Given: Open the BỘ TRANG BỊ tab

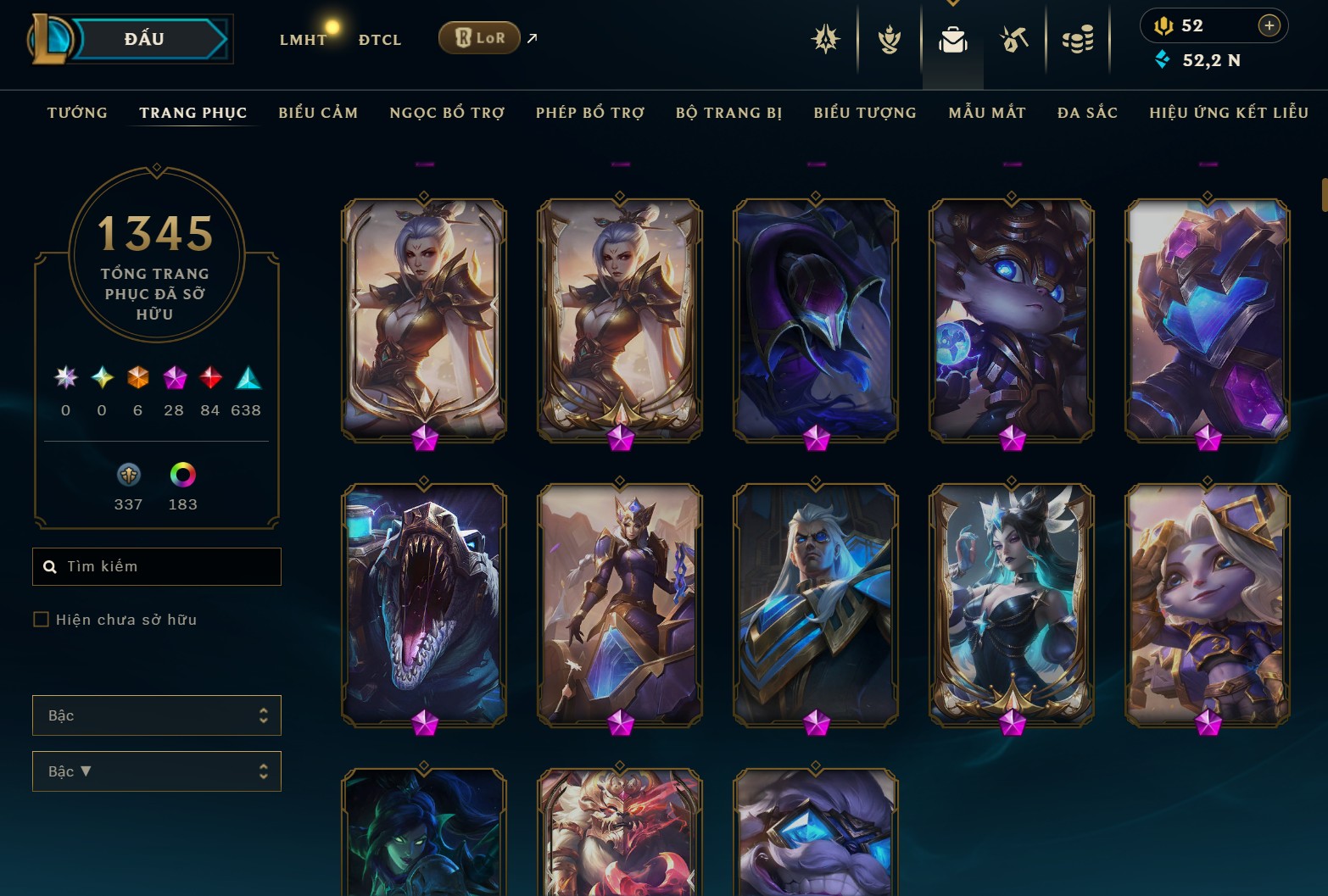Looking at the screenshot, I should [x=729, y=113].
